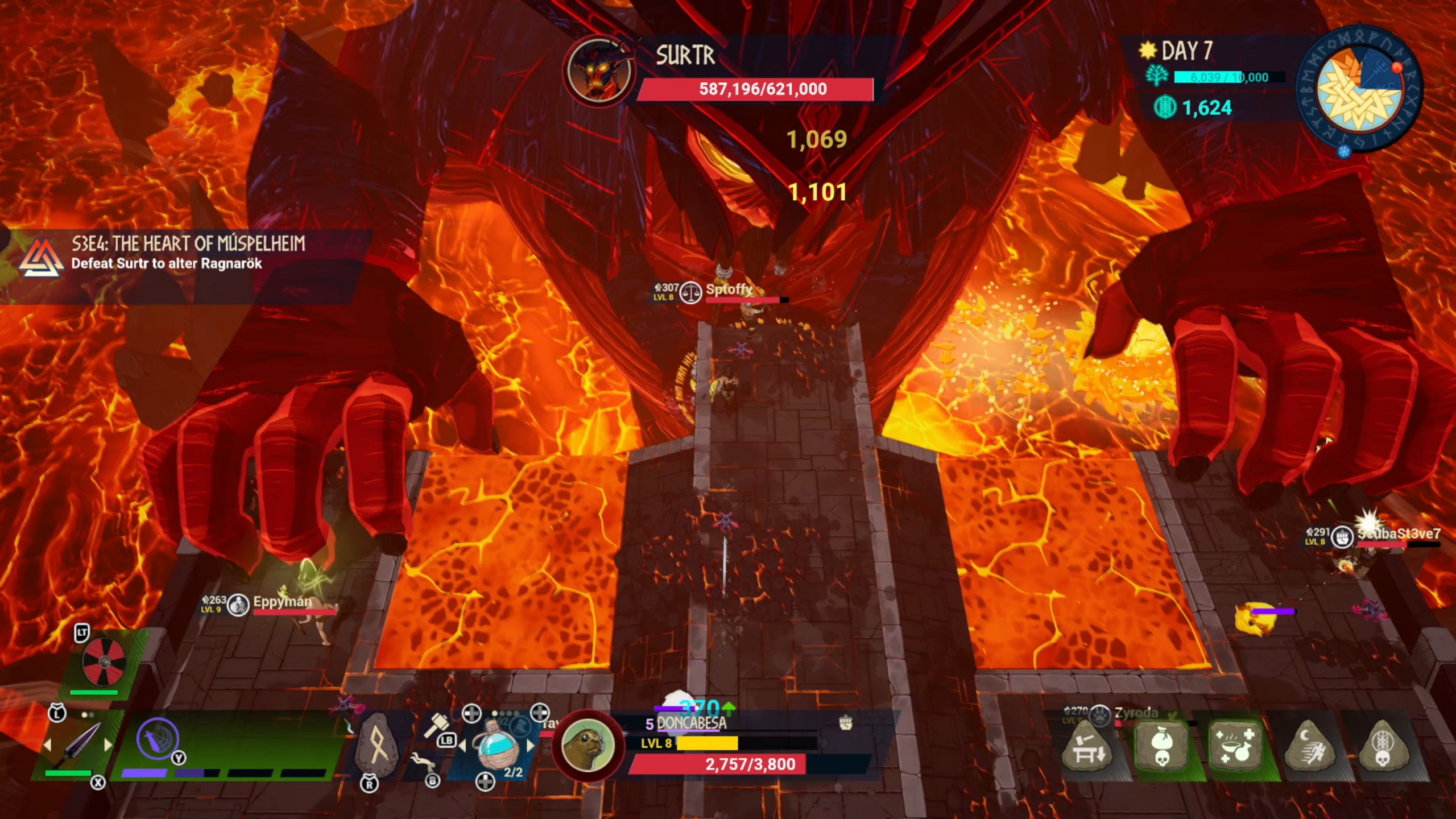Select the night running figure rune
This screenshot has width=1456, height=819.
[1309, 746]
